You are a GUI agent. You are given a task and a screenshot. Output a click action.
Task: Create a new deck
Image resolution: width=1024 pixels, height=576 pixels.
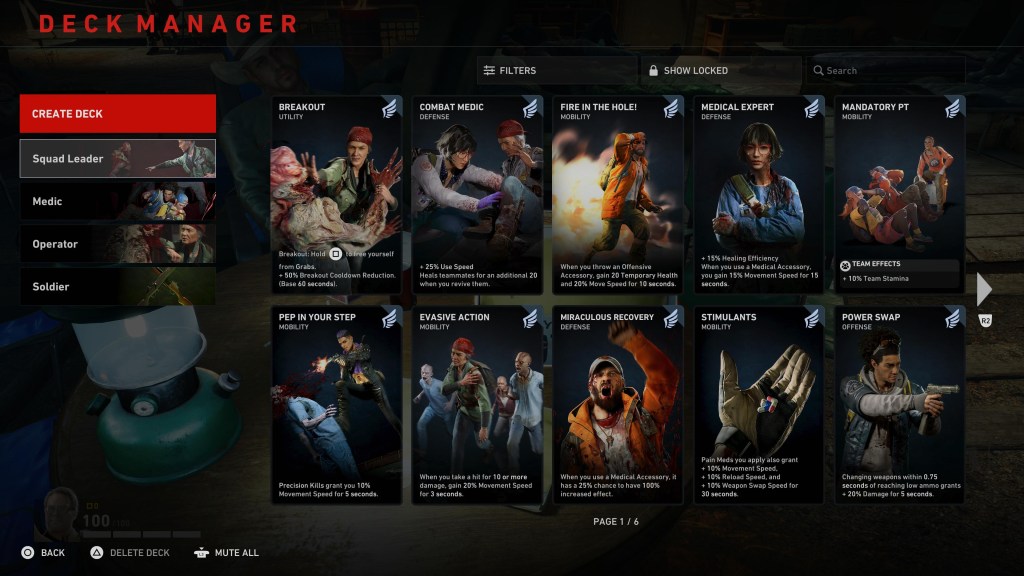click(117, 114)
